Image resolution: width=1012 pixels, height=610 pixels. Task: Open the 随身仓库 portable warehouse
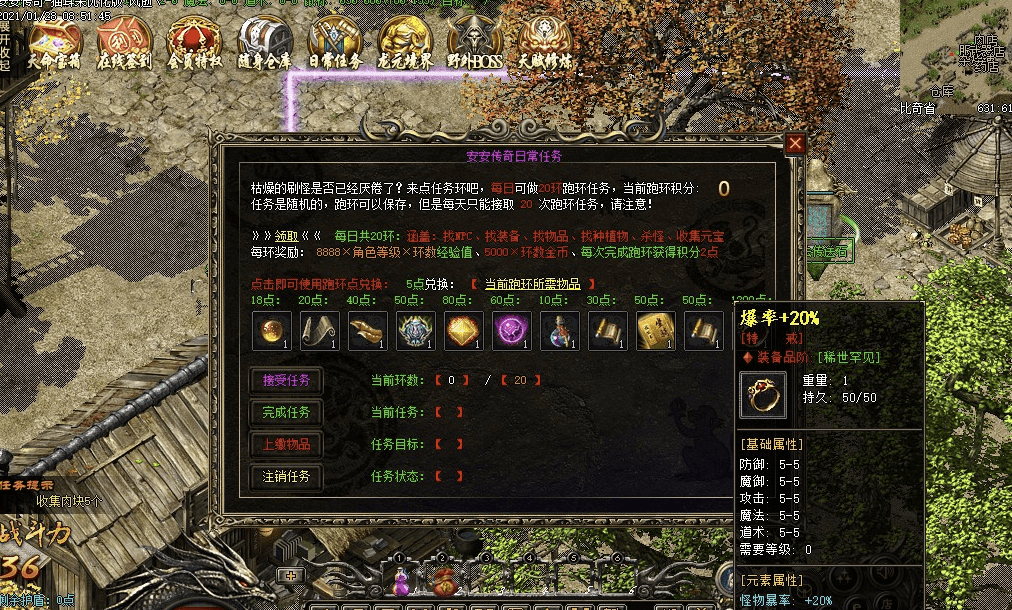(x=264, y=45)
